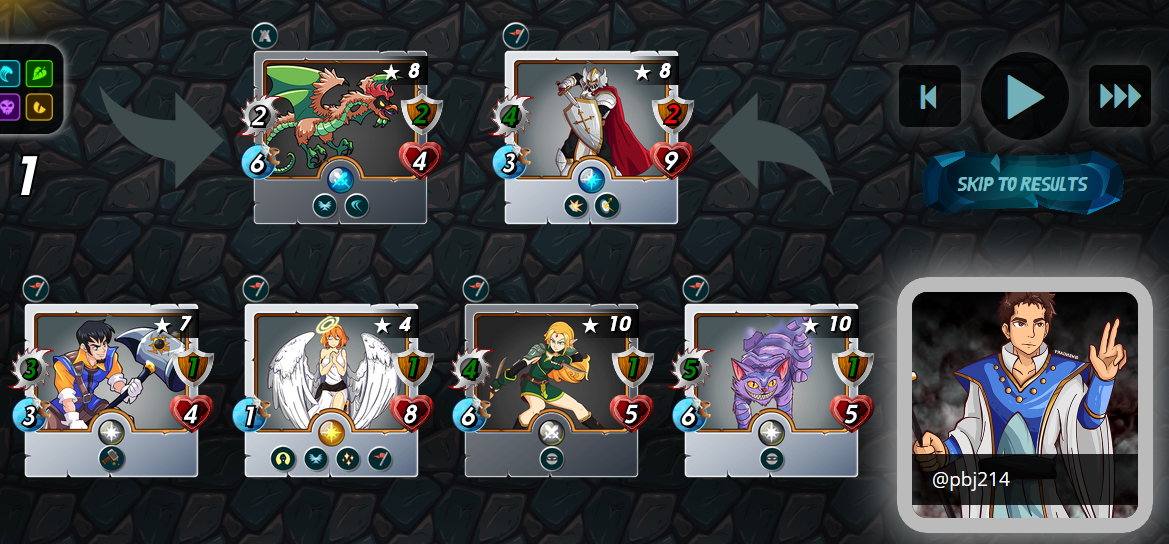Pick the blonde elf archer card
Image resolution: width=1169 pixels, height=544 pixels.
click(x=551, y=390)
